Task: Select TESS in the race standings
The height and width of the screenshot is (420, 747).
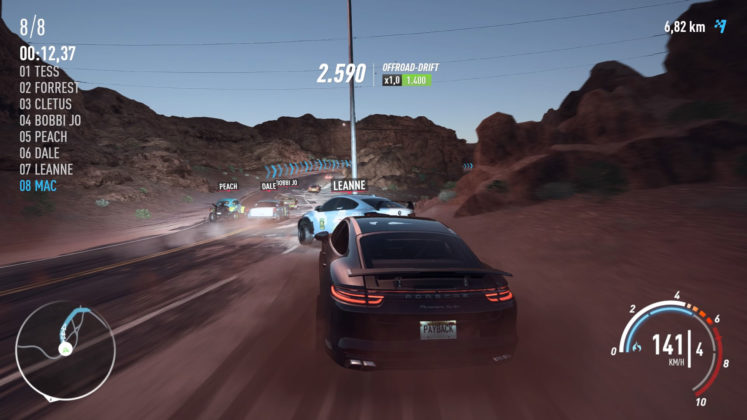Action: pos(39,72)
